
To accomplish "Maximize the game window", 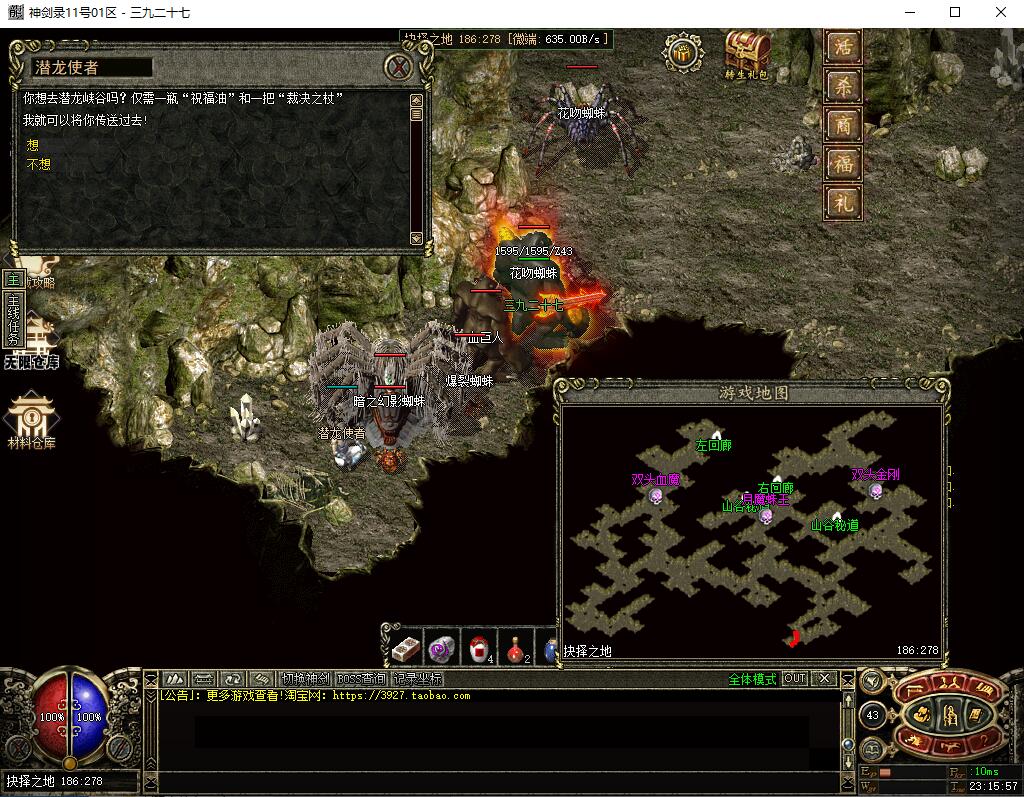I will click(x=955, y=13).
